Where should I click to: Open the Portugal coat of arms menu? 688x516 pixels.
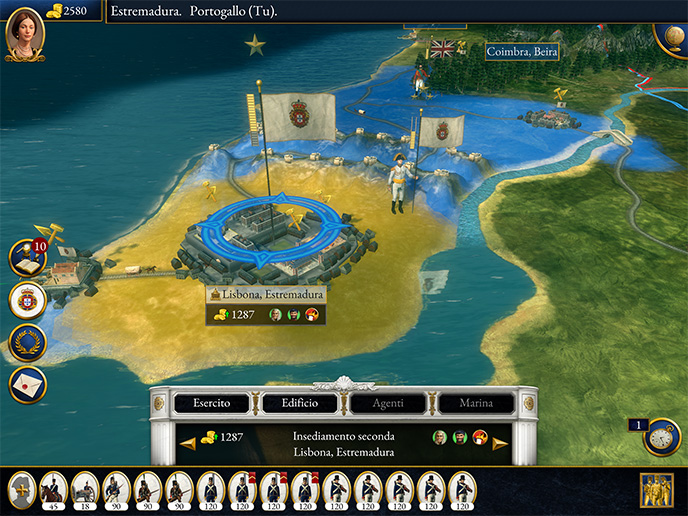click(27, 300)
